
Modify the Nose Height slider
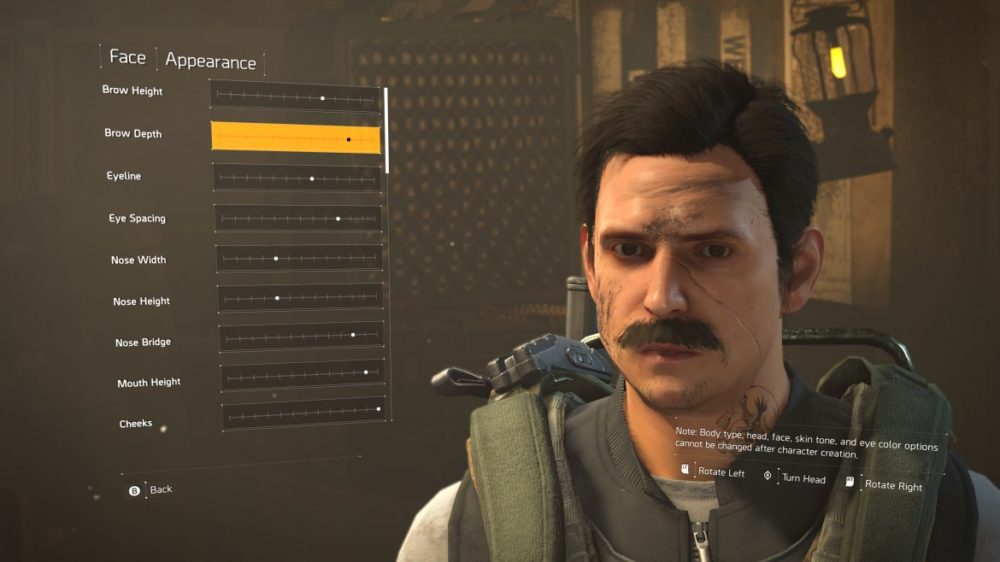click(300, 297)
